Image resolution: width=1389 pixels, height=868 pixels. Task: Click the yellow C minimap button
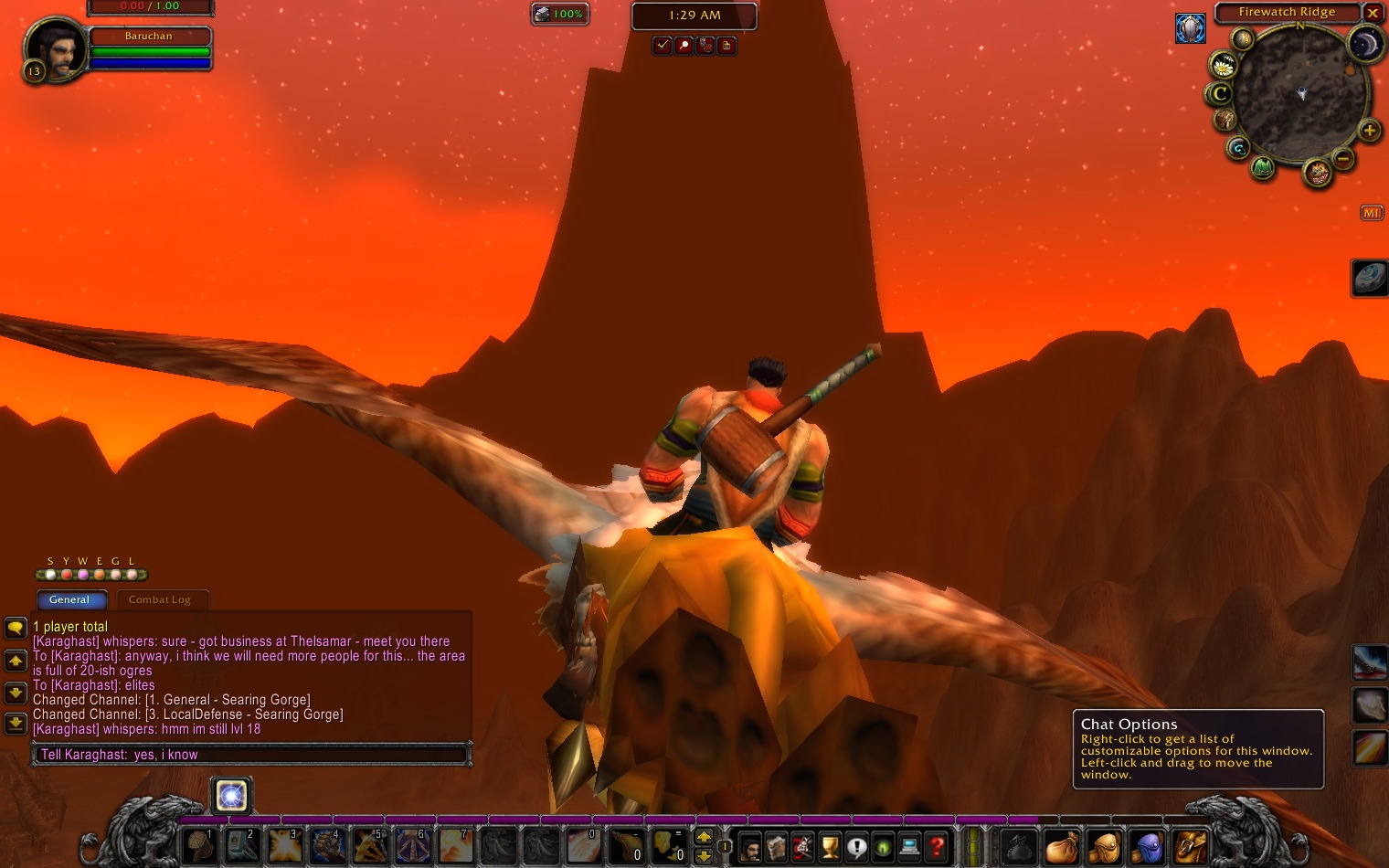tap(1219, 93)
